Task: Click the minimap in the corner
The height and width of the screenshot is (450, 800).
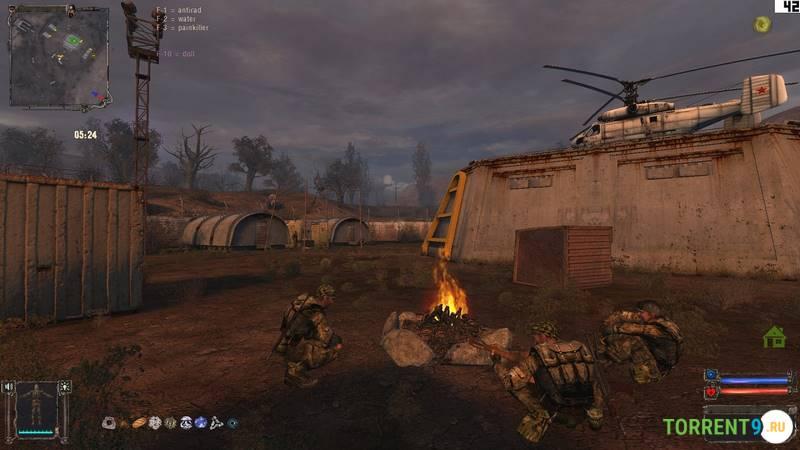Action: 60,57
